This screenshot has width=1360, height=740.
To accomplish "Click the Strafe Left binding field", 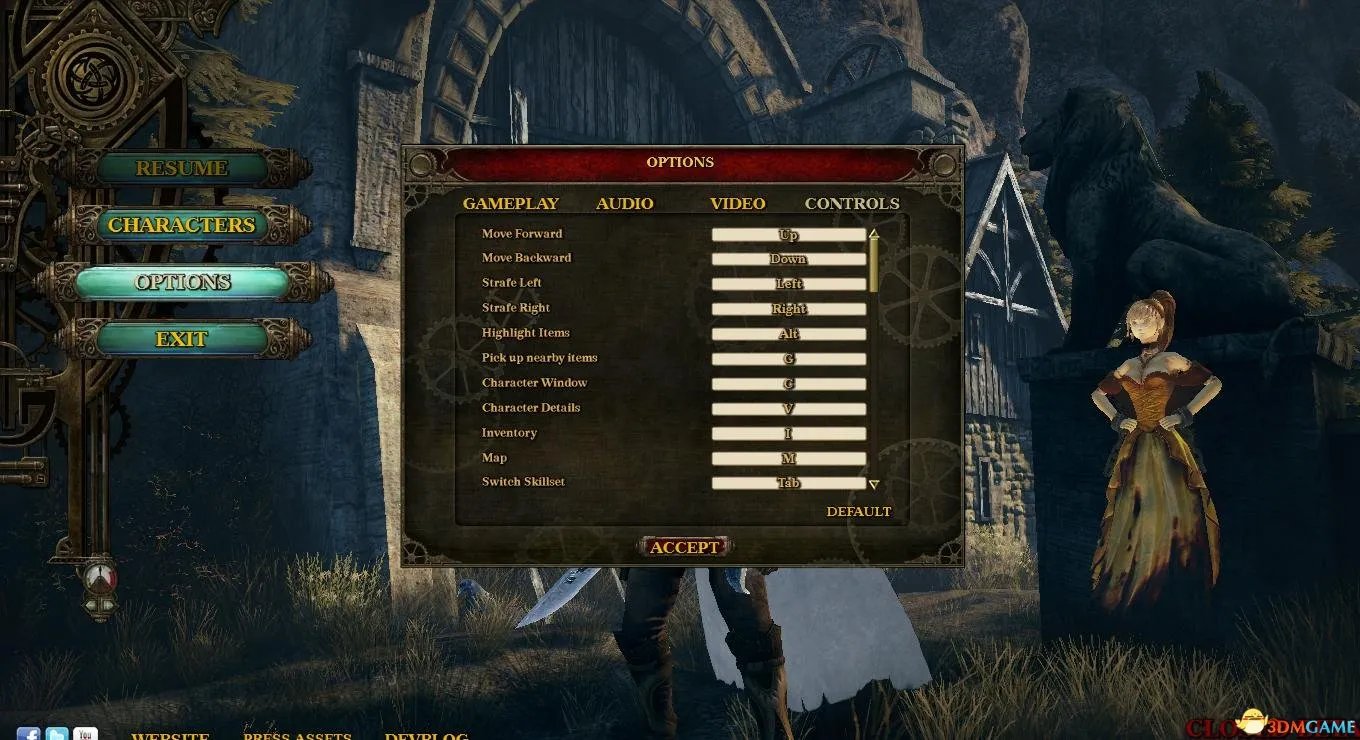I will tap(788, 284).
